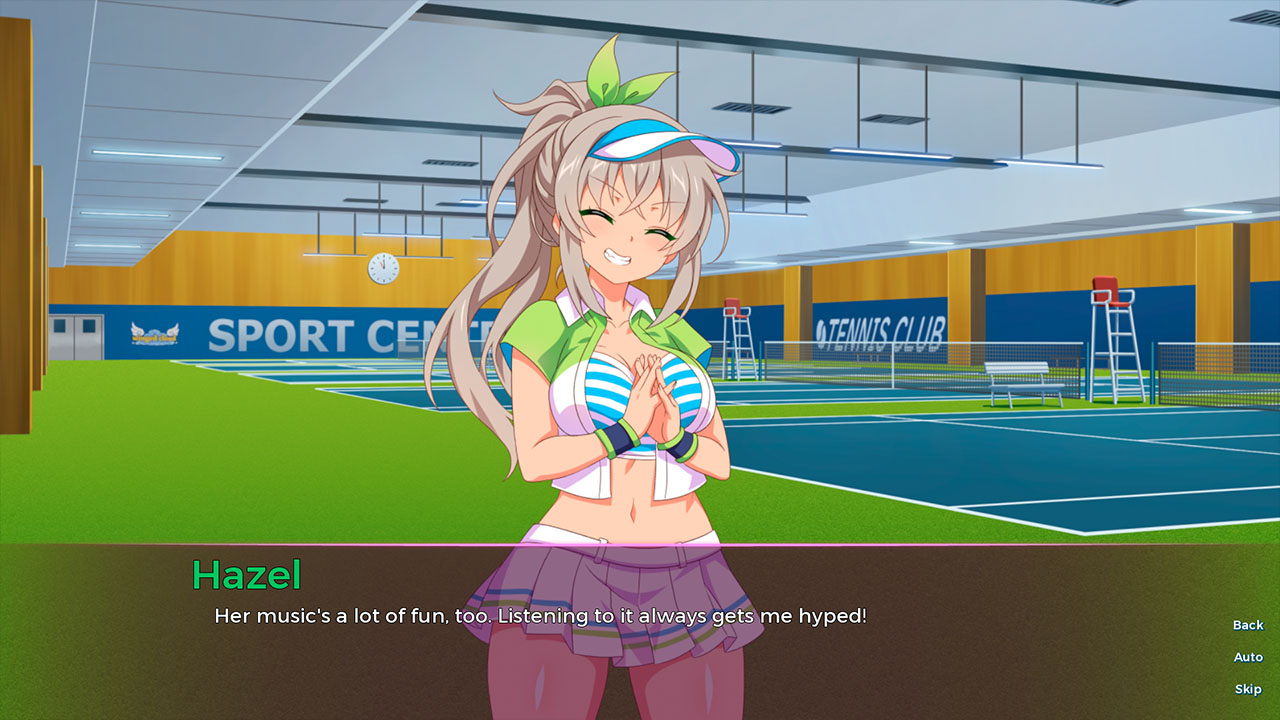Click the TENNIS CLUB sign on the right
This screenshot has height=720, width=1280.
tap(879, 327)
